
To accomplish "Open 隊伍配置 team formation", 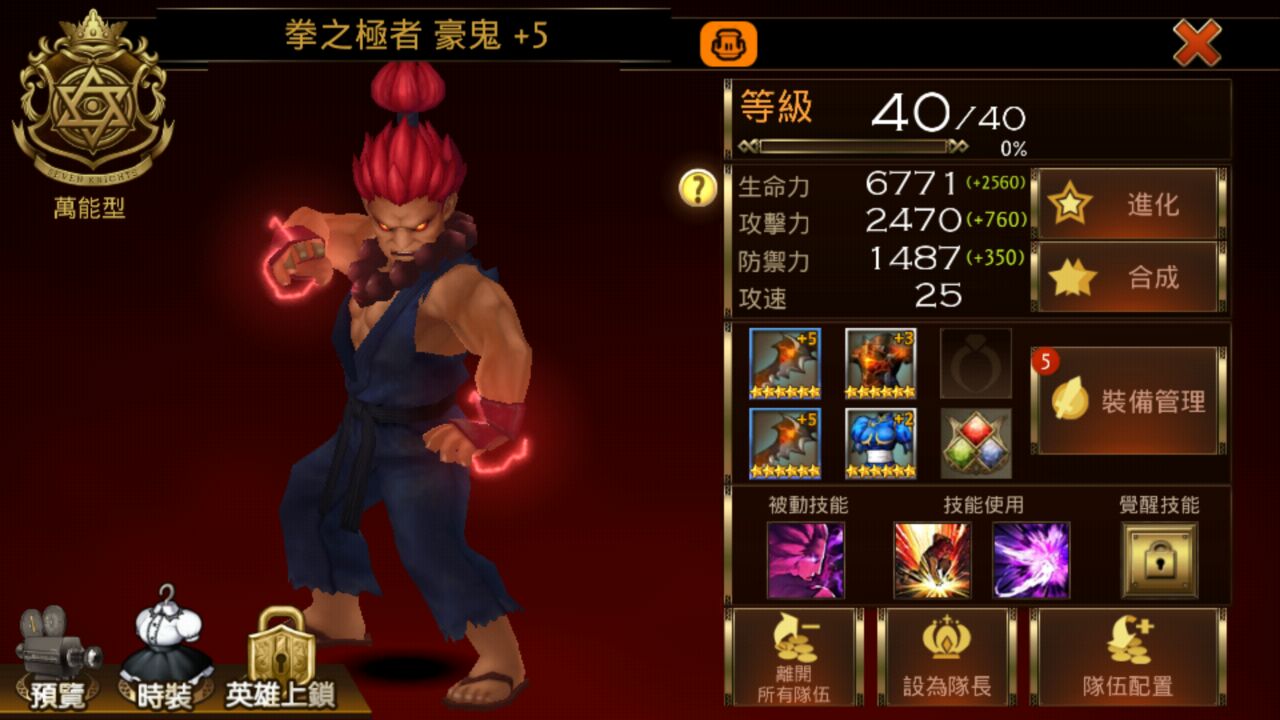I will (x=1127, y=657).
